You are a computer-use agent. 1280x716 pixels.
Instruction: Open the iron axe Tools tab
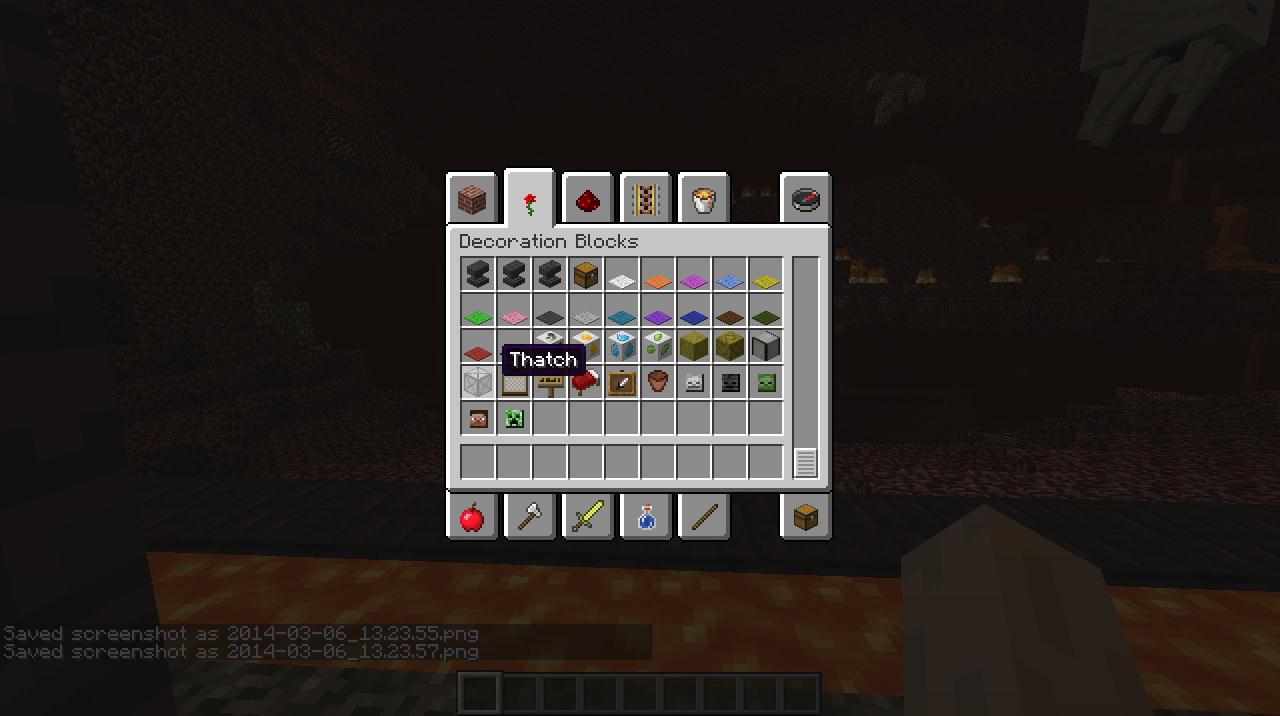529,516
